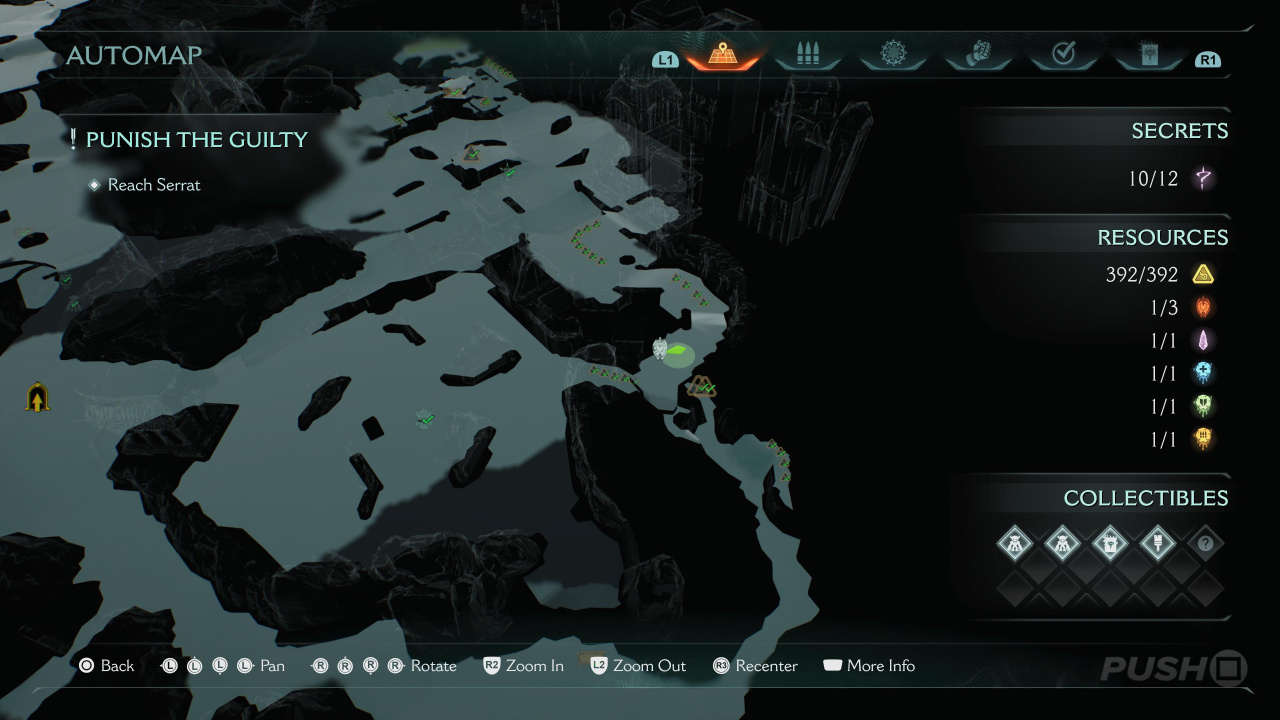Select the codex page collectible
Image resolution: width=1280 pixels, height=720 pixels.
pos(1110,544)
